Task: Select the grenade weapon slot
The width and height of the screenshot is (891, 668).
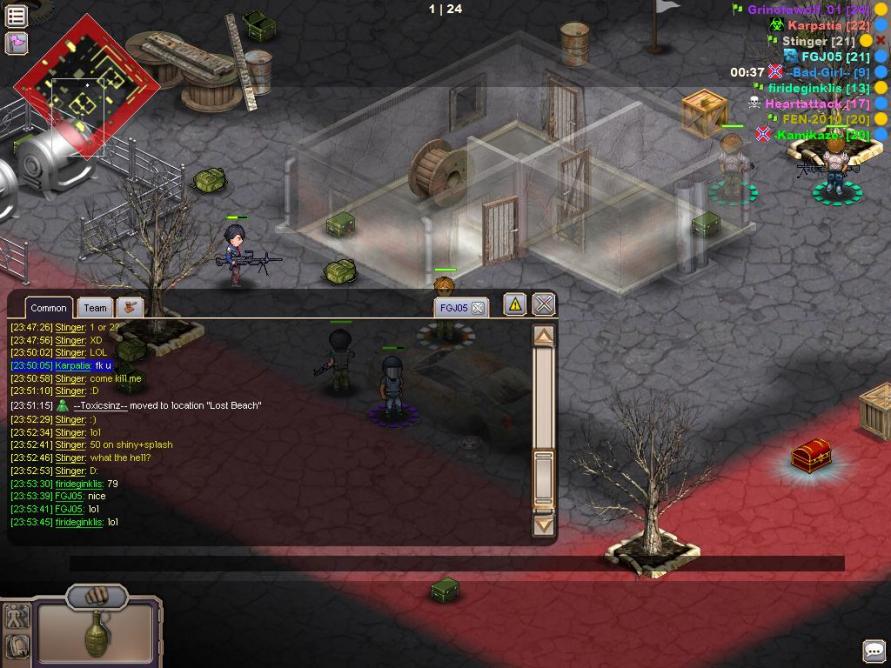Action: click(96, 632)
